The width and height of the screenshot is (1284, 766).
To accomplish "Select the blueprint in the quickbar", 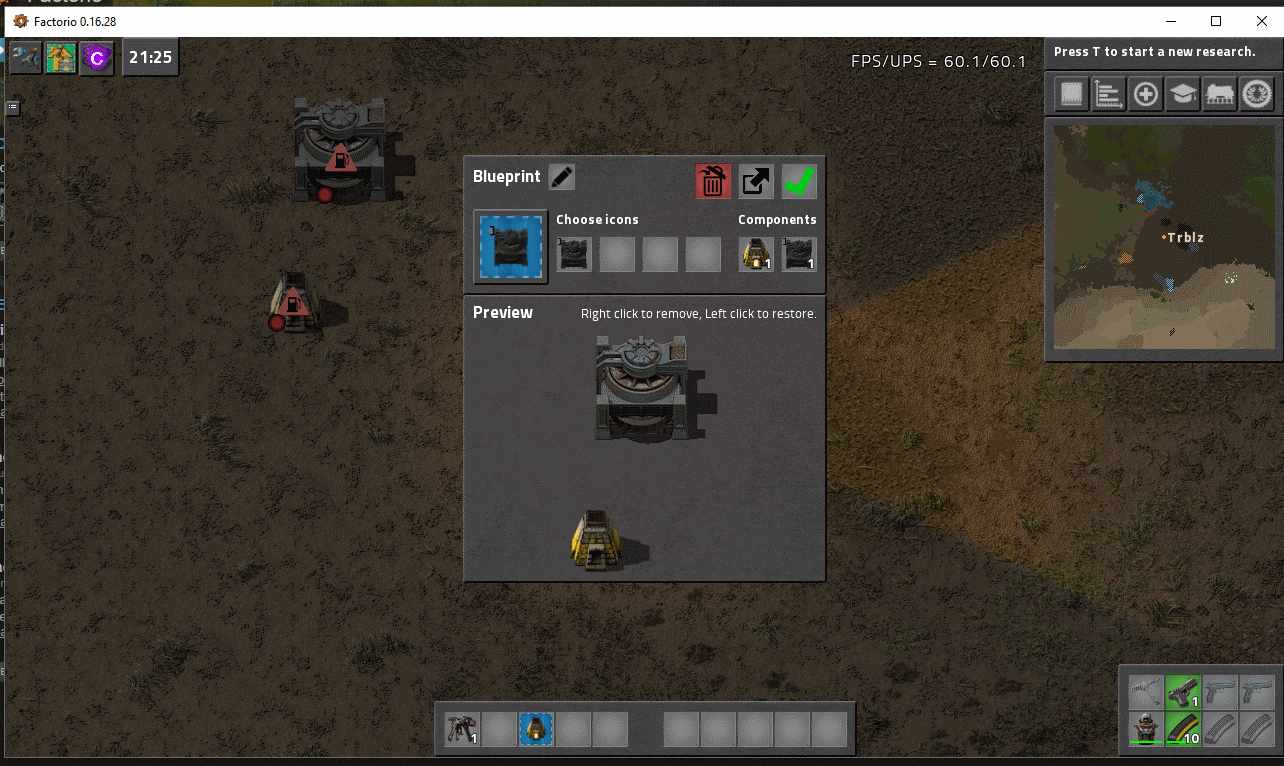I will point(535,729).
